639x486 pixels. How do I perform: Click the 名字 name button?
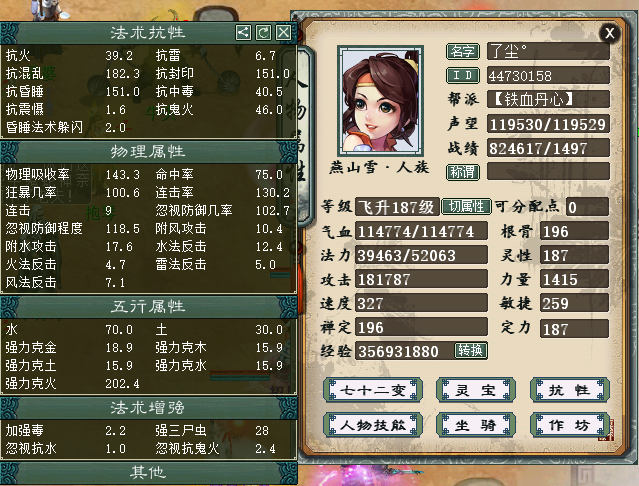461,51
